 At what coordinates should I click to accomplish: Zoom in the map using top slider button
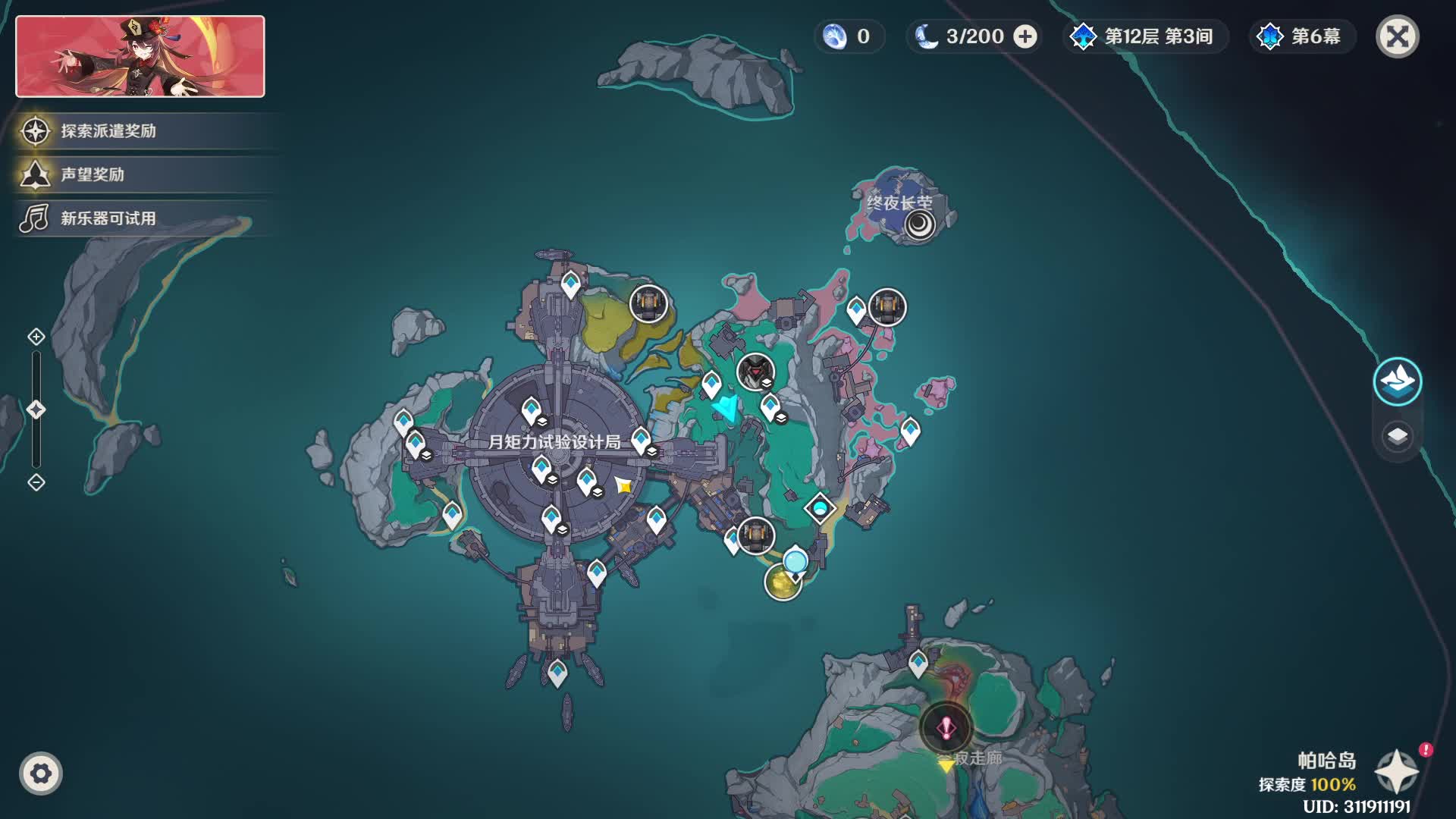click(x=36, y=337)
